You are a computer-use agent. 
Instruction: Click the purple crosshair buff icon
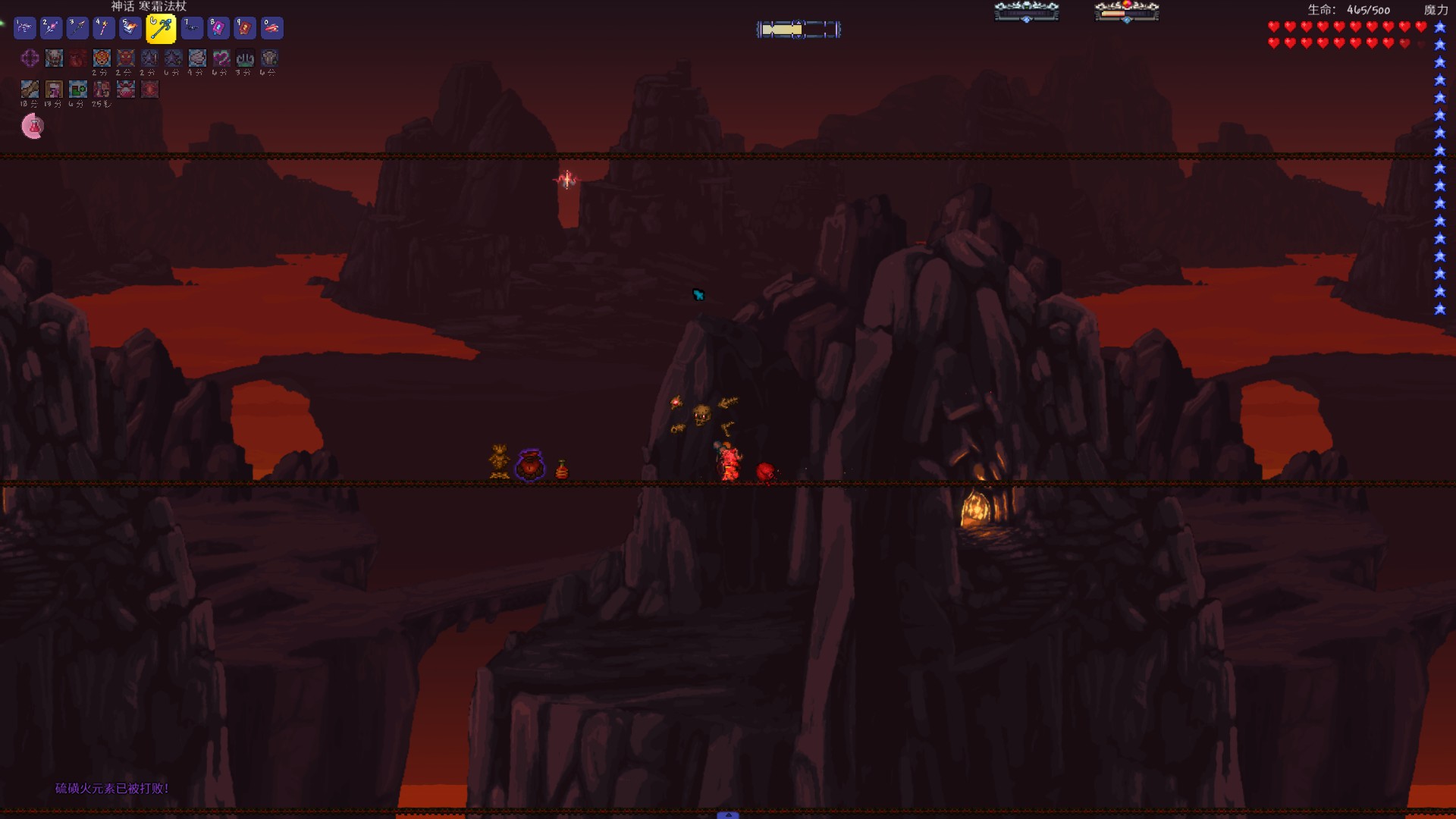click(x=30, y=58)
